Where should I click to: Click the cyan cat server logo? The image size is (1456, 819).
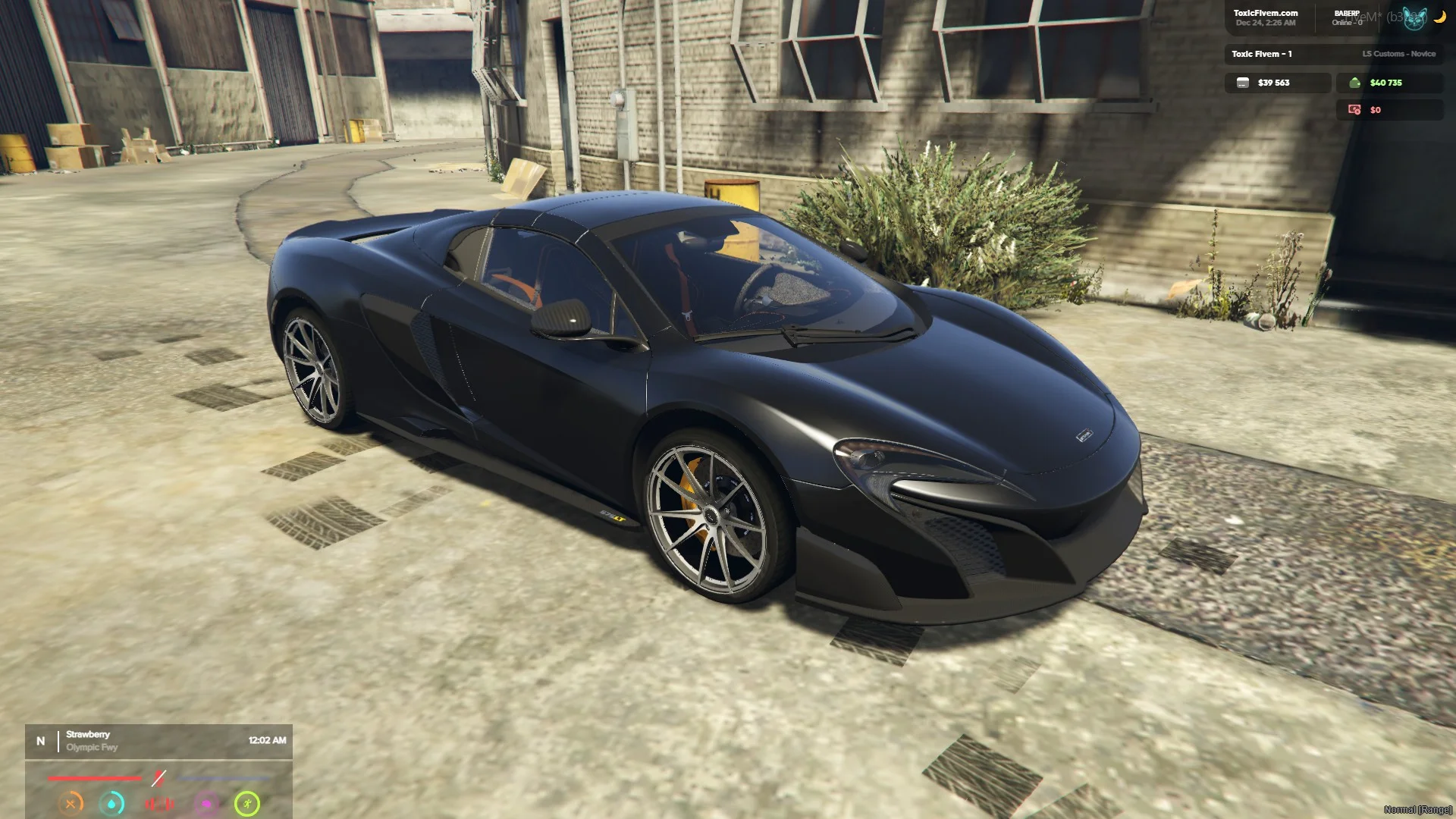click(x=1414, y=18)
